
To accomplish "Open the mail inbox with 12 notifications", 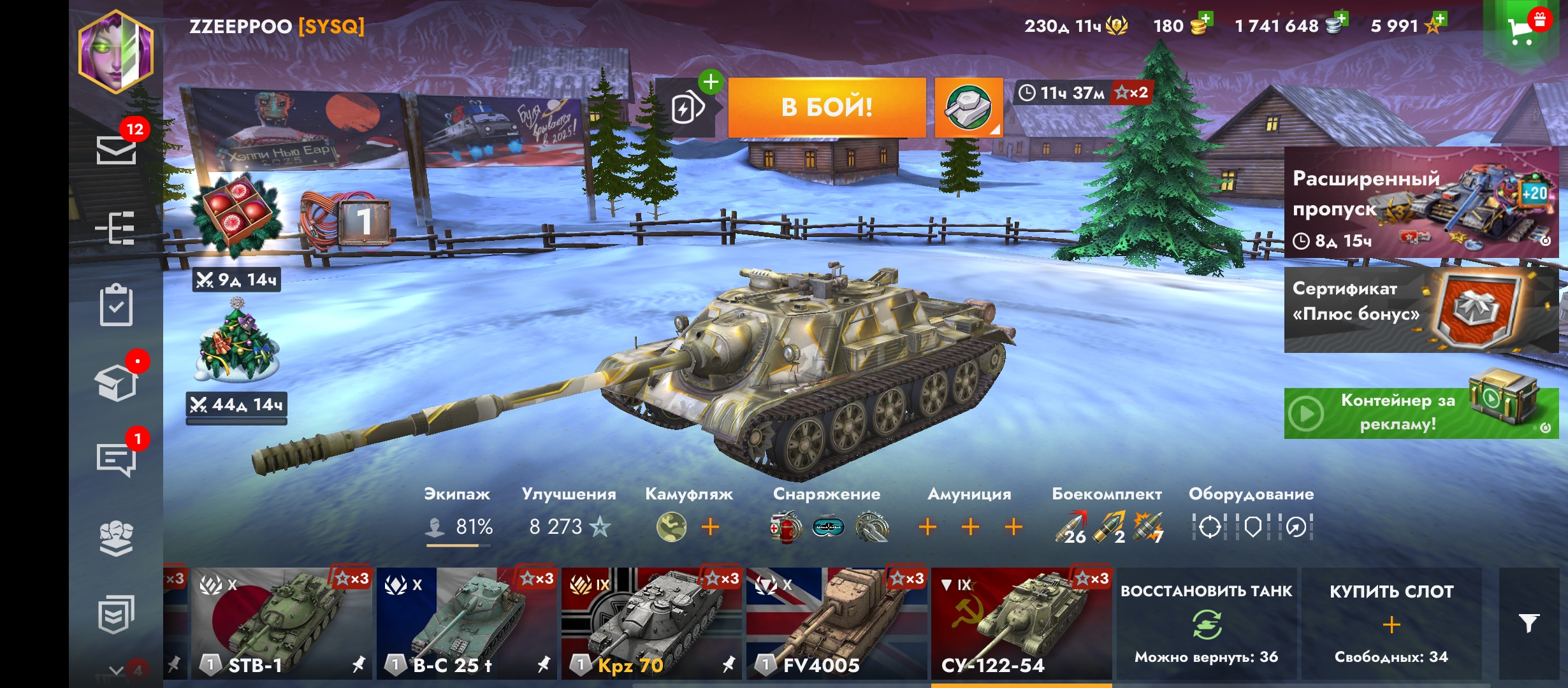I will click(x=116, y=150).
